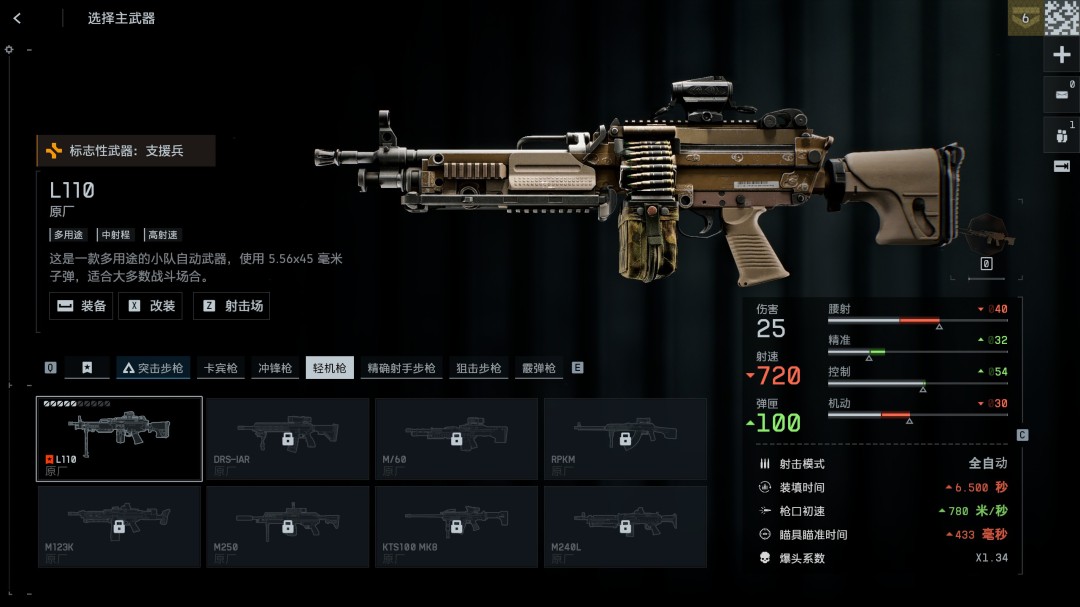This screenshot has width=1080, height=607.
Task: Select the L110 weapon tile
Action: 119,438
